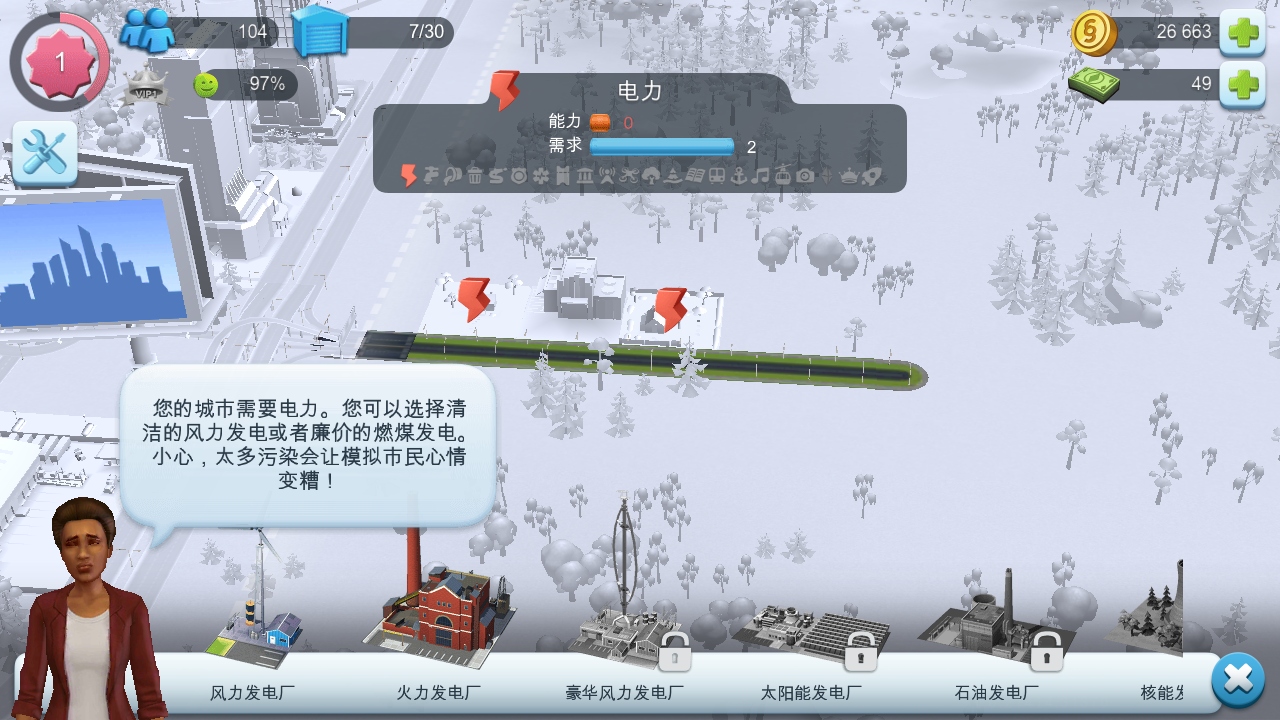Open the parks category tree icon
This screenshot has width=1280, height=720.
tap(649, 174)
